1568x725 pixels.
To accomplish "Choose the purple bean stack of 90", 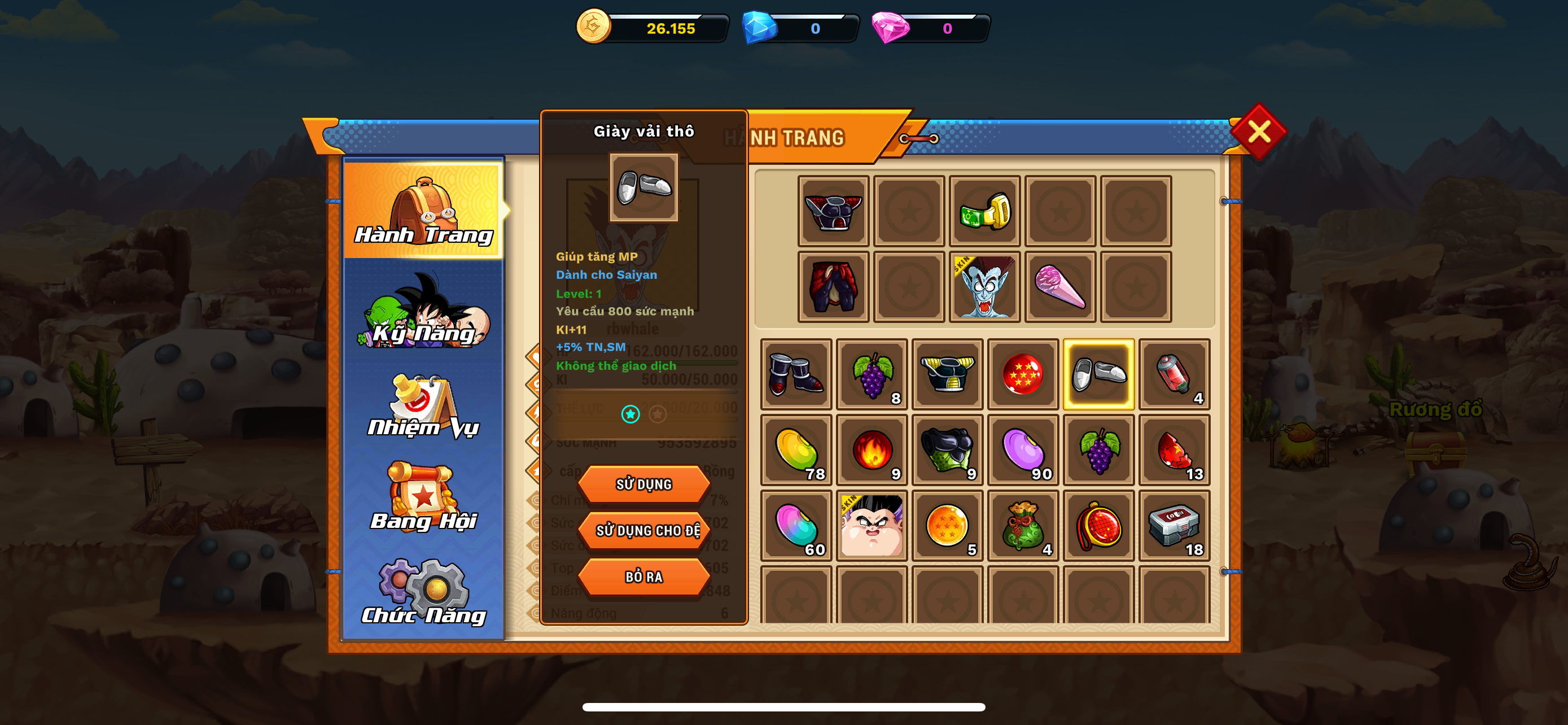I will point(1023,451).
